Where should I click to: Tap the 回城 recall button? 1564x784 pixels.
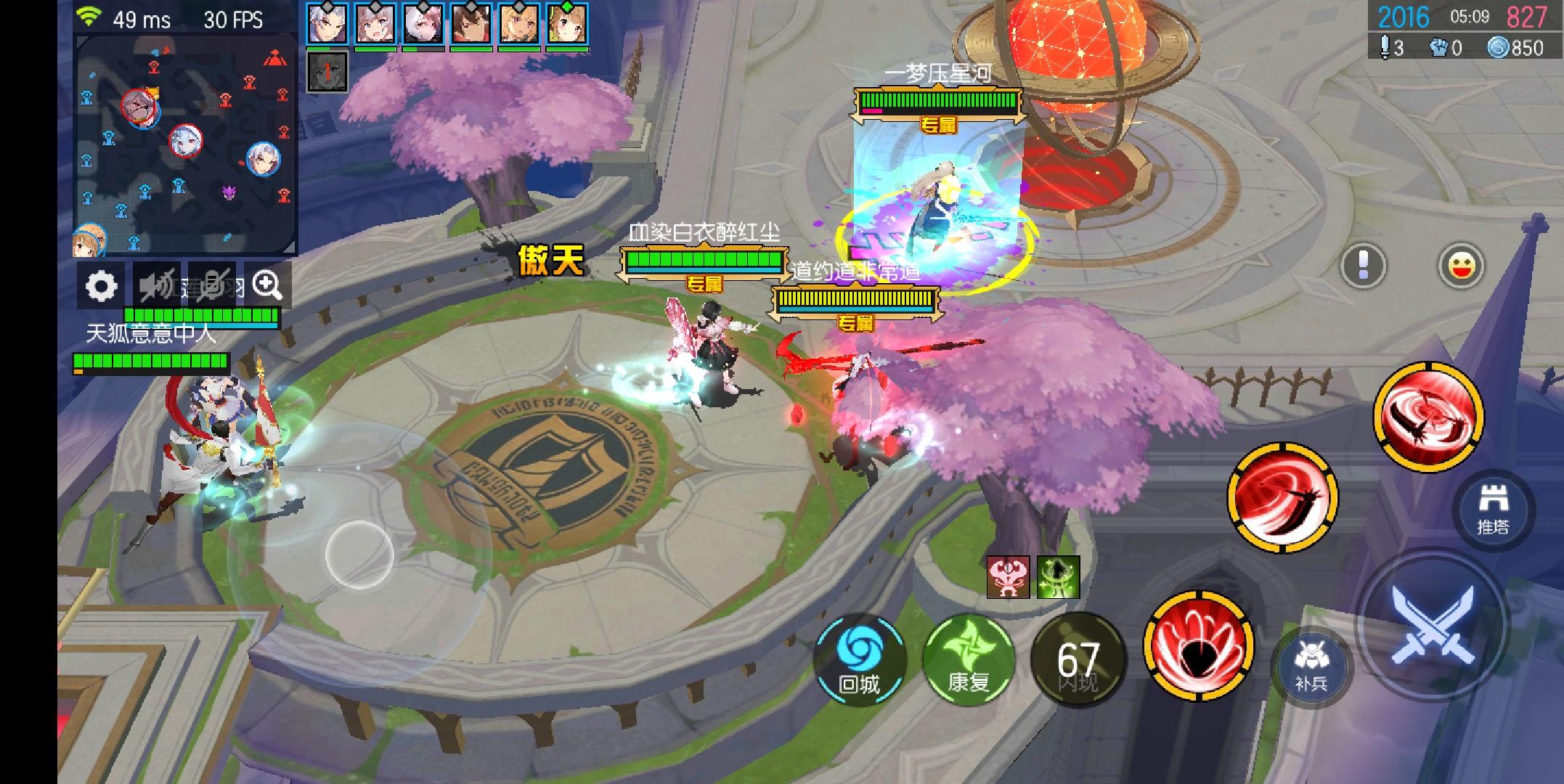(861, 659)
